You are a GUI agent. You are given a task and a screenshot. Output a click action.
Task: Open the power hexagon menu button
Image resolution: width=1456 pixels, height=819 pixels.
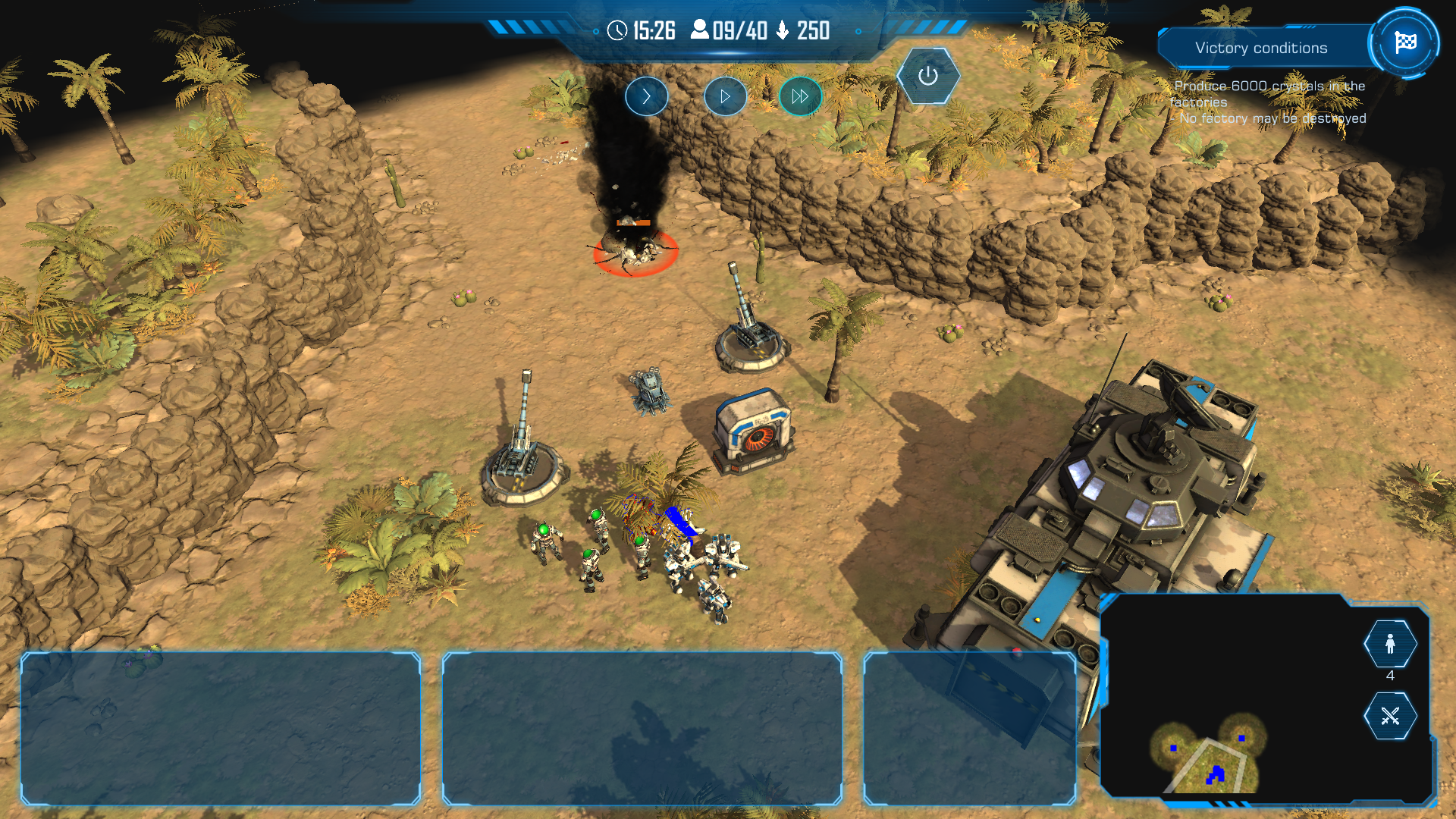pyautogui.click(x=927, y=76)
